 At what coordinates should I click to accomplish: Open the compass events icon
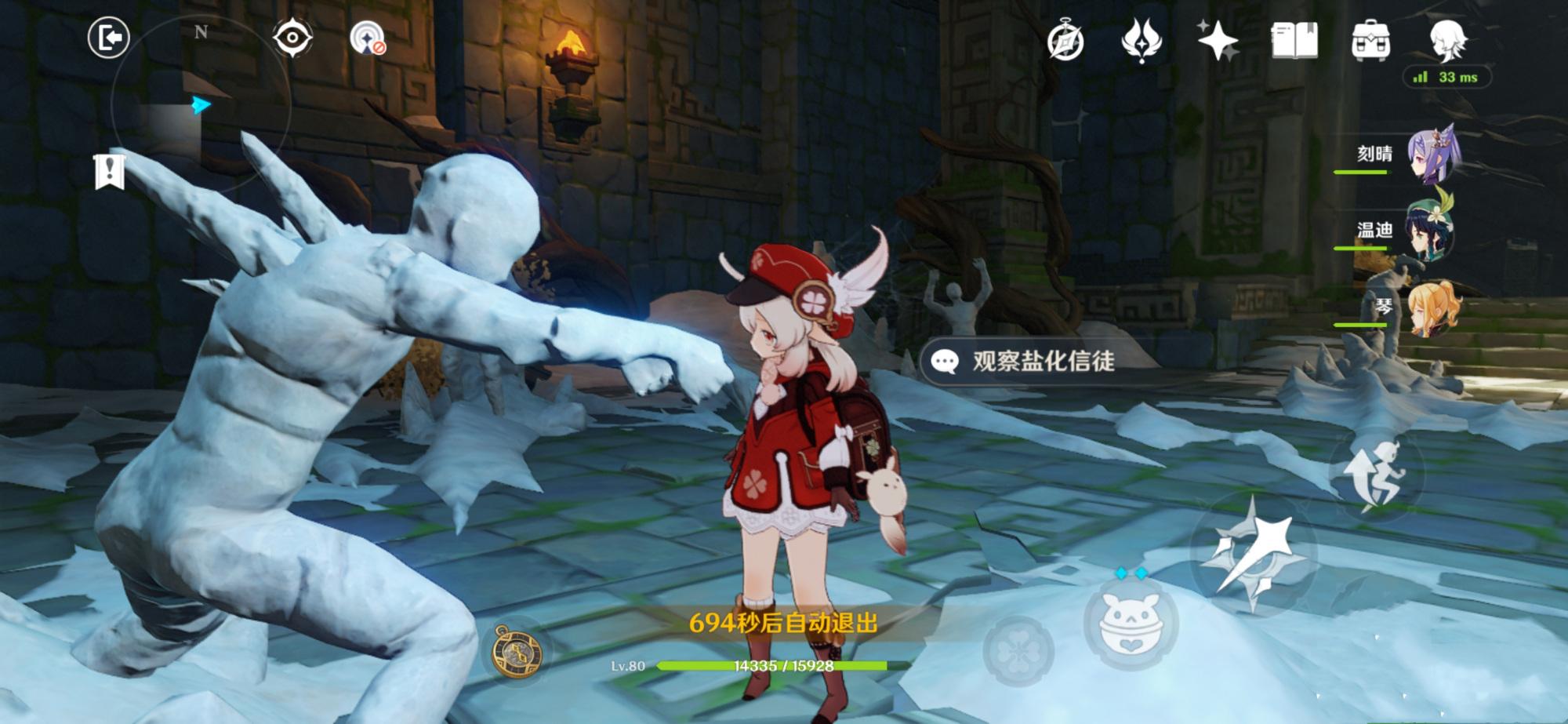(x=1065, y=41)
